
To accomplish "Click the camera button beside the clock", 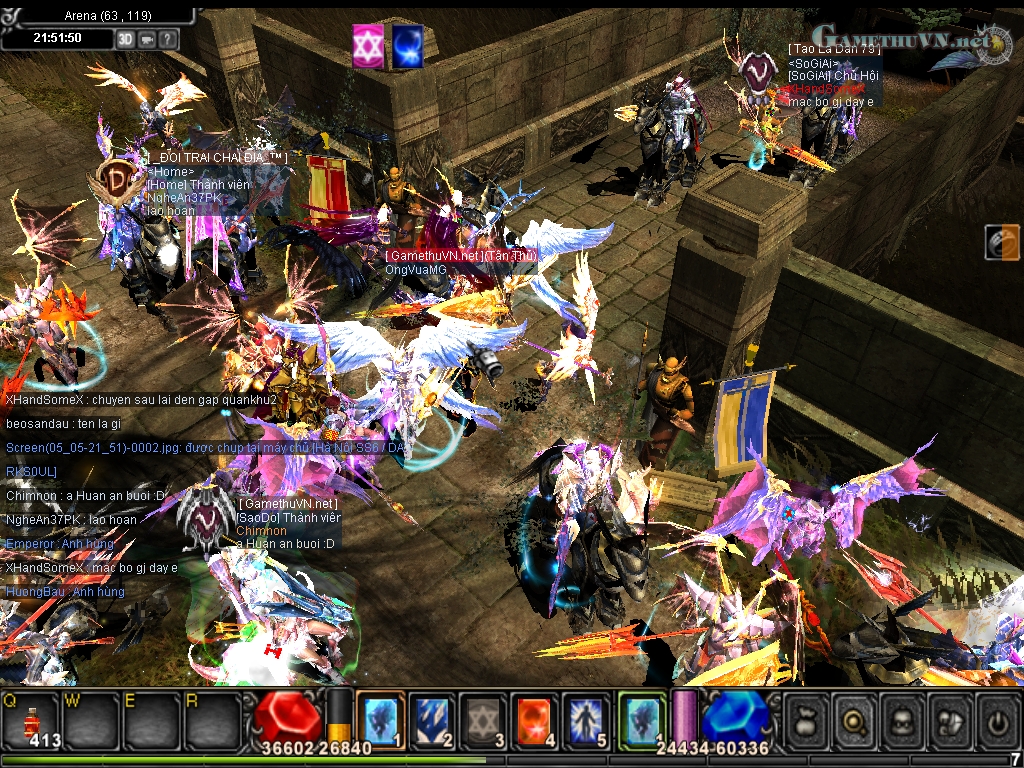I will pyautogui.click(x=147, y=39).
